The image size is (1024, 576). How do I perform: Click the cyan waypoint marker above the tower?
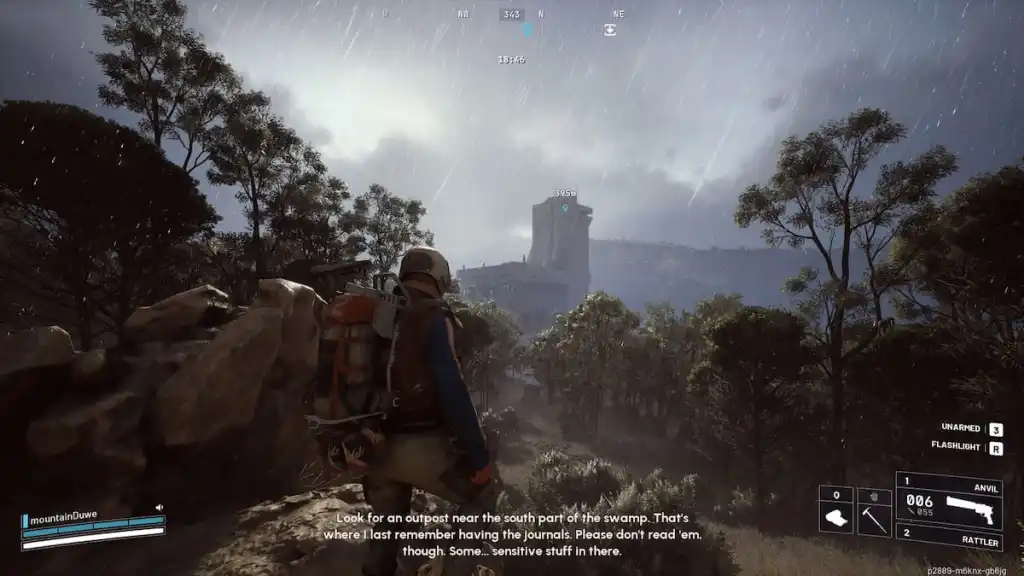pyautogui.click(x=564, y=208)
